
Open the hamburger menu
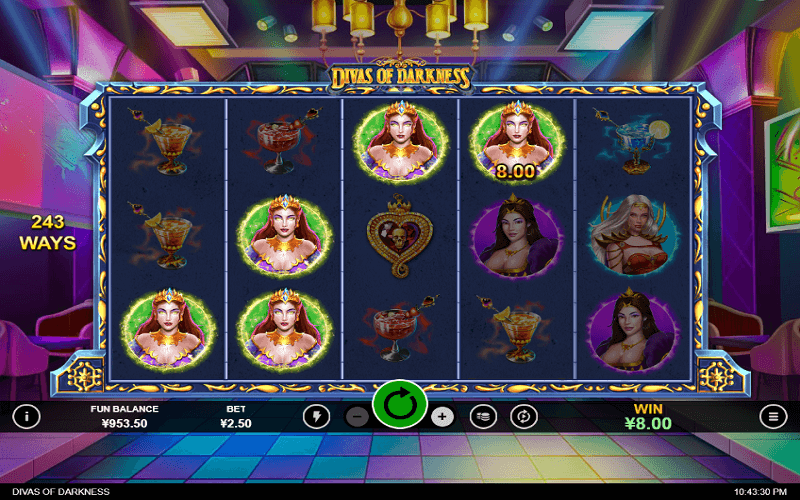click(x=773, y=416)
